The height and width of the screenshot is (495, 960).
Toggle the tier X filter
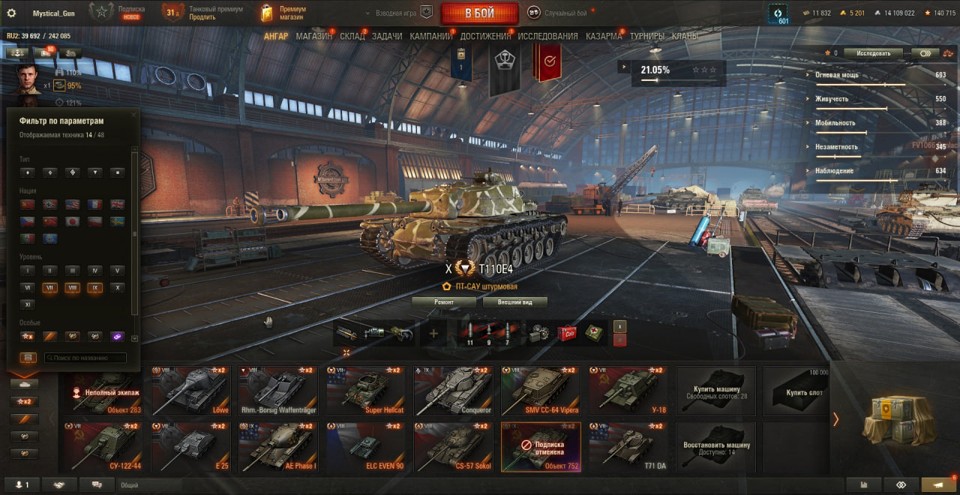pos(118,287)
